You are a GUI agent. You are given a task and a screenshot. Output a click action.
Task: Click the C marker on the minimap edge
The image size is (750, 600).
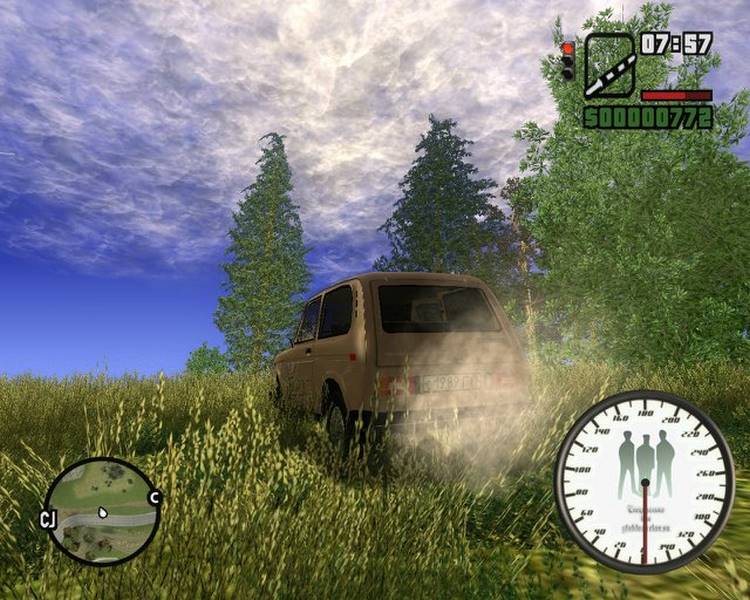coord(155,497)
